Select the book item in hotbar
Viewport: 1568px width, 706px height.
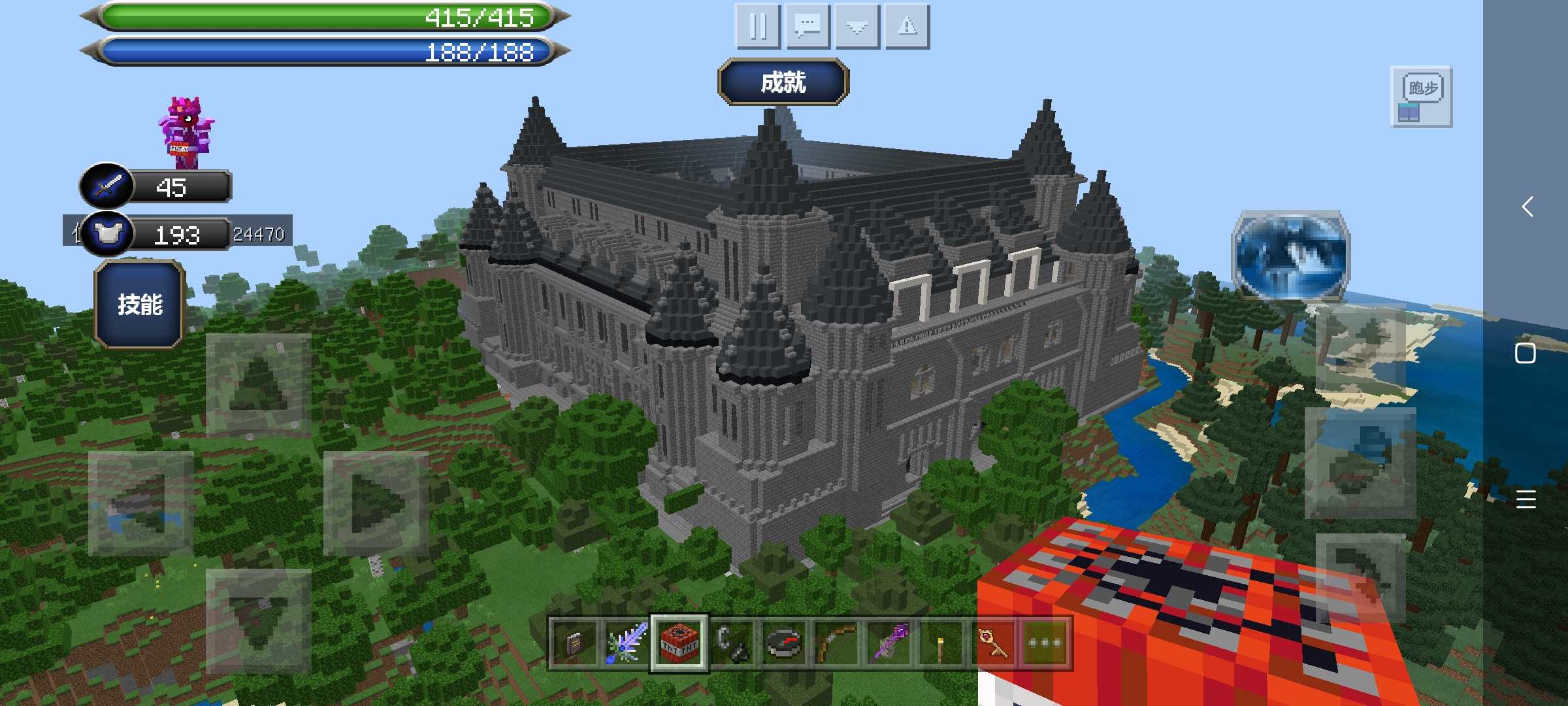tap(574, 643)
